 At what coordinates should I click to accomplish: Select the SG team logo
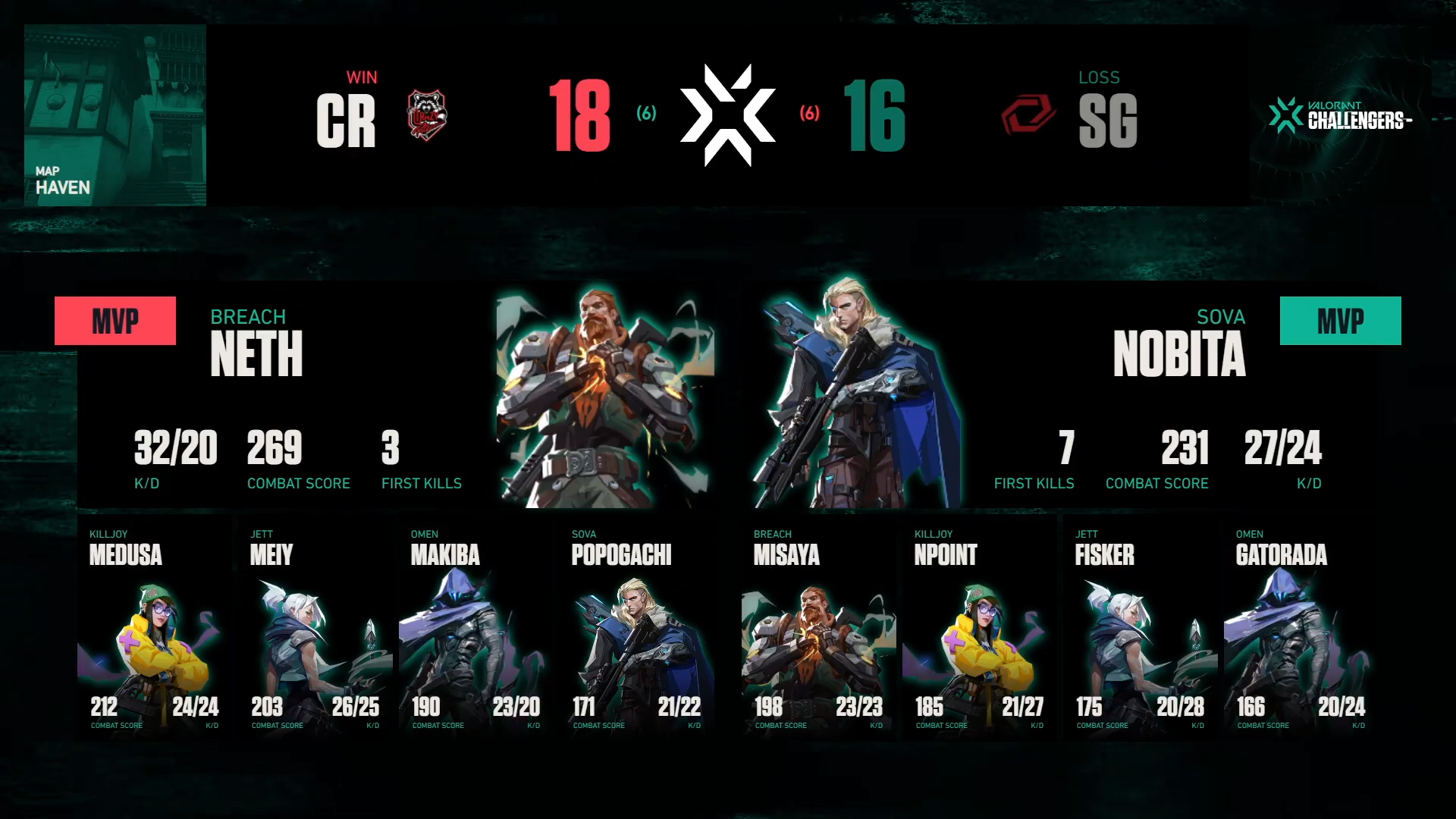pyautogui.click(x=1028, y=115)
